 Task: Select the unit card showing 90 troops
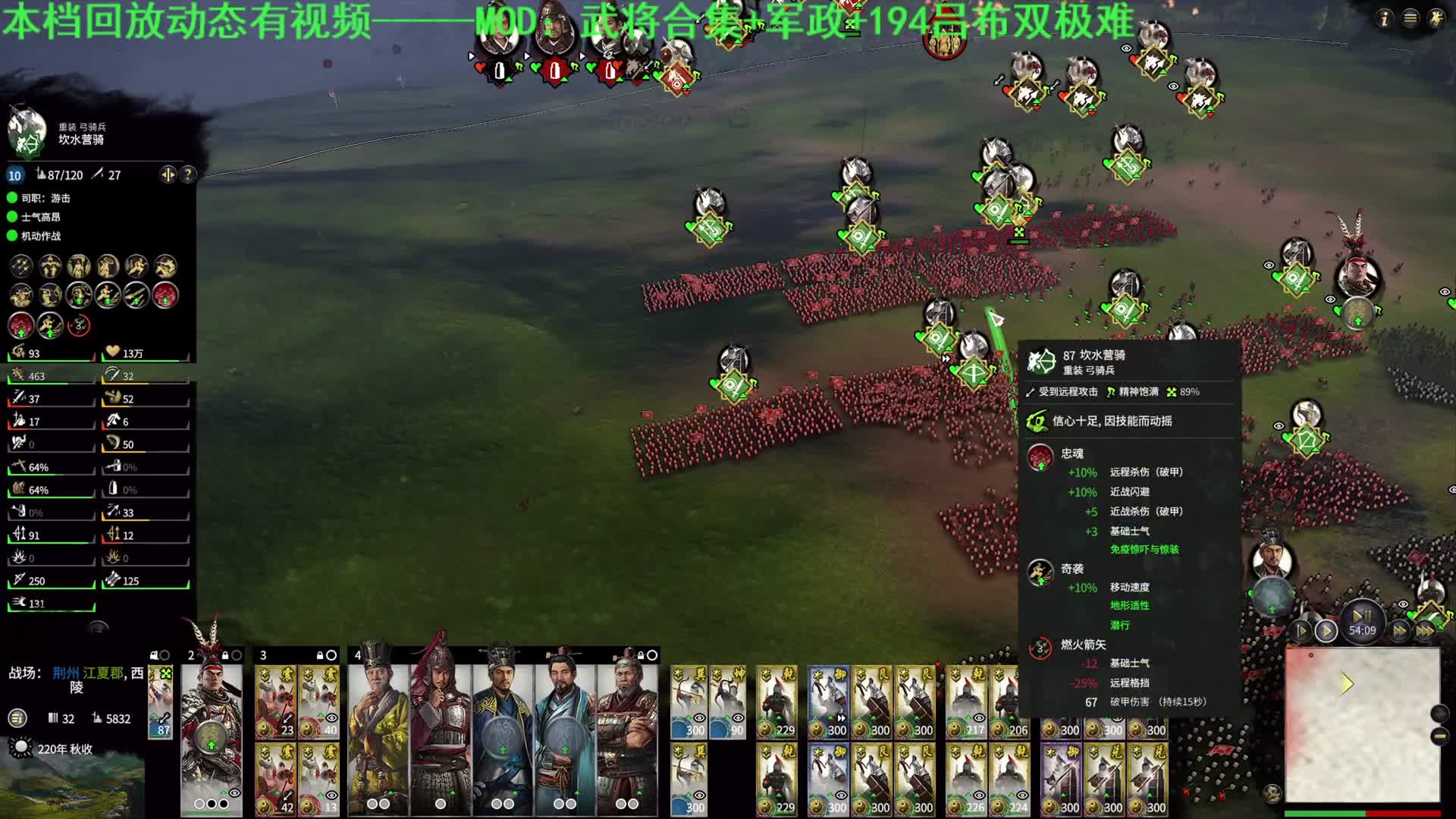click(730, 703)
